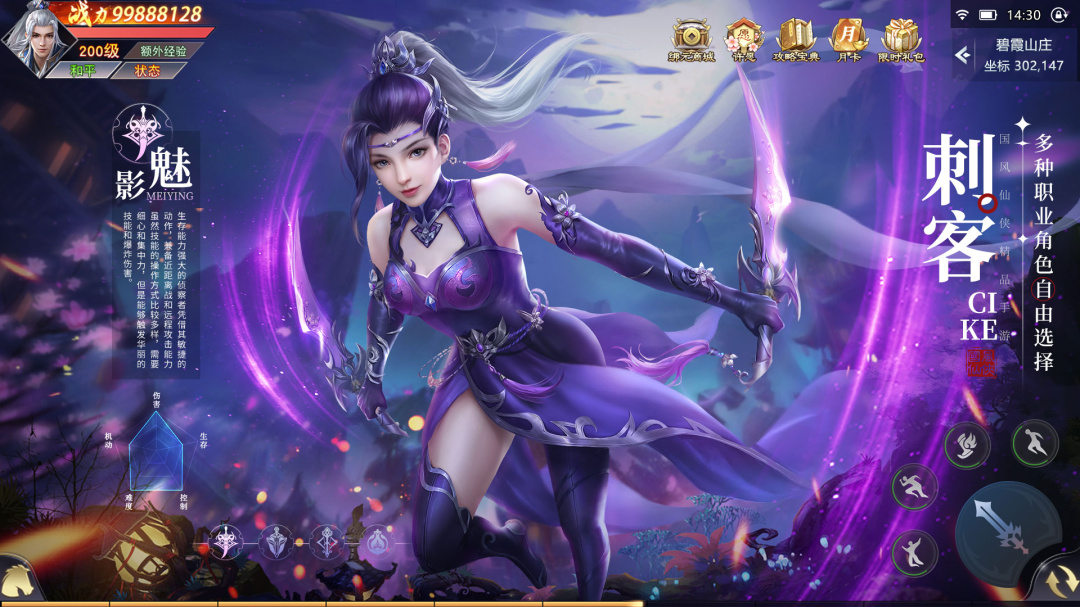Screen dimensions: 1080x607
Task: Open the 限时礼包 limited-time gift pack
Action: pyautogui.click(x=901, y=40)
